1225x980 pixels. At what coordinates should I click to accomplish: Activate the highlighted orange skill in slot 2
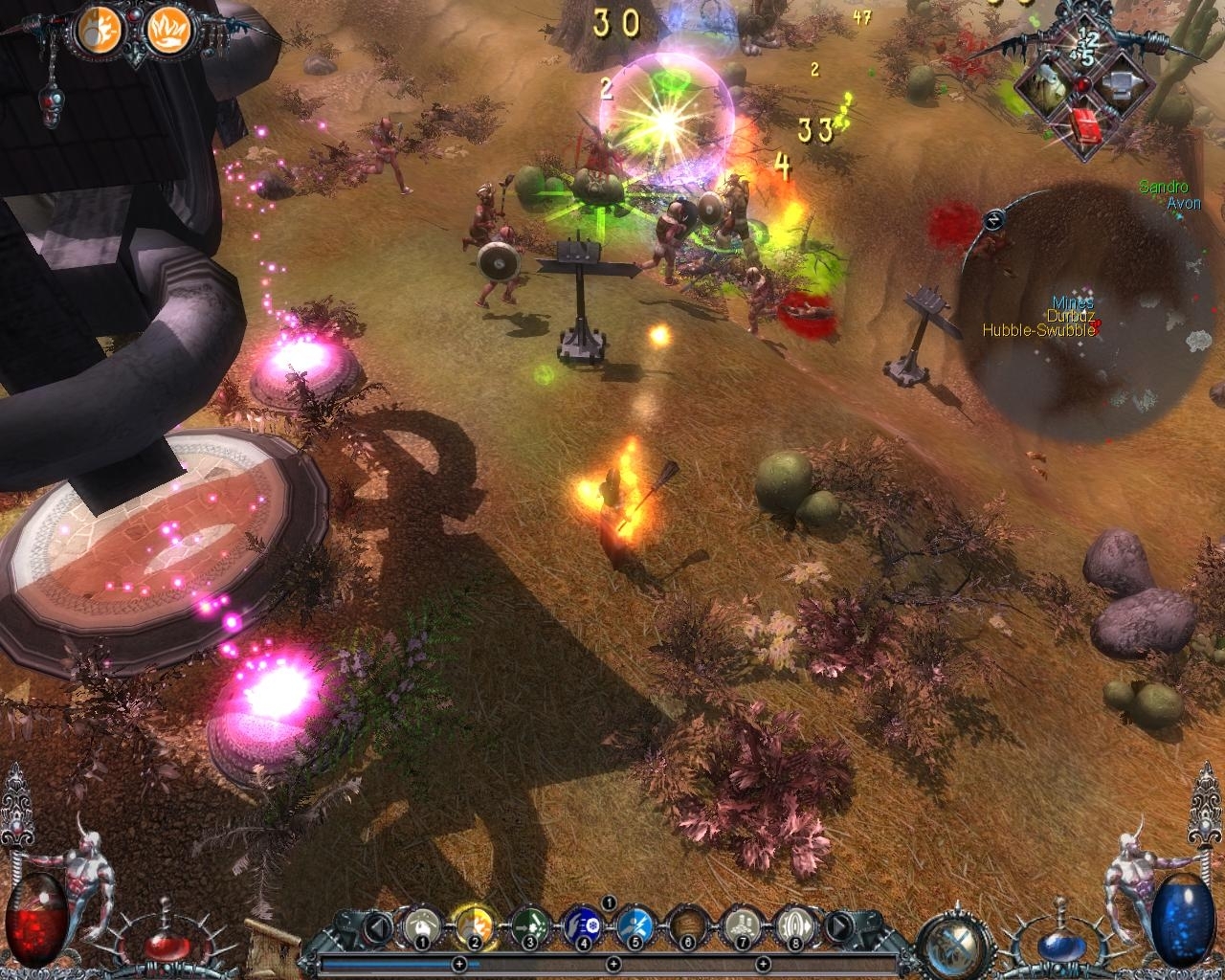(473, 925)
